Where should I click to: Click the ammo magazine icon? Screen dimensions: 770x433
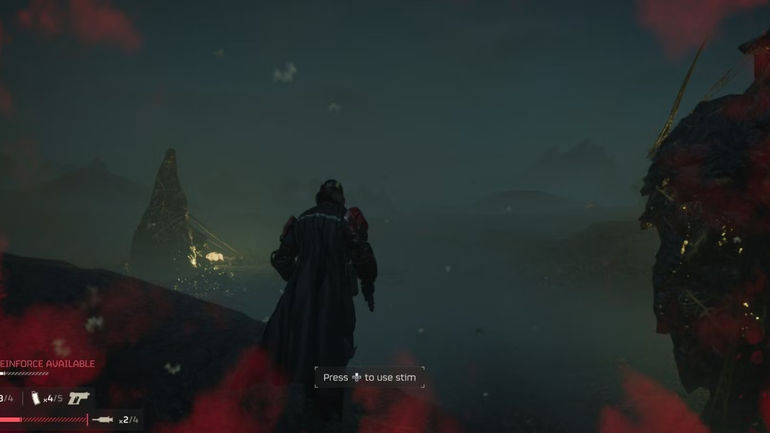point(37,398)
